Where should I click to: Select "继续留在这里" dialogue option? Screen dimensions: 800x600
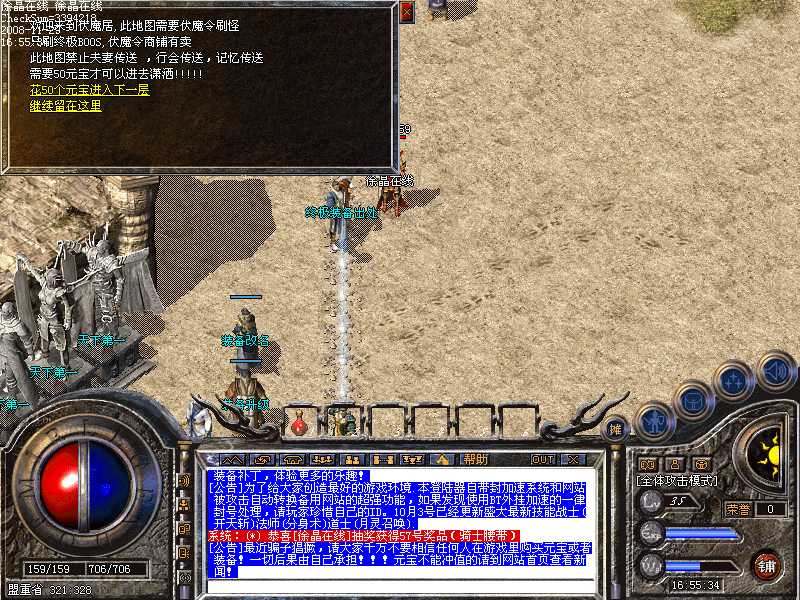point(65,105)
